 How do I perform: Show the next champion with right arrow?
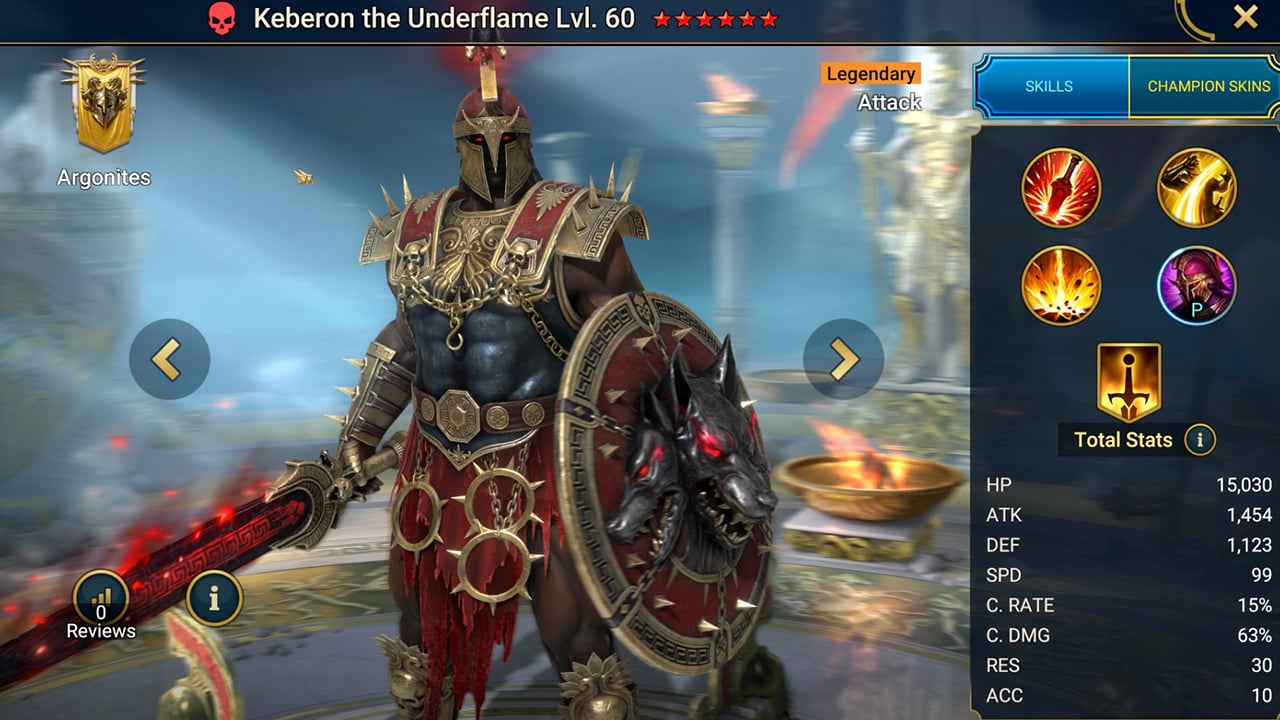(x=843, y=359)
